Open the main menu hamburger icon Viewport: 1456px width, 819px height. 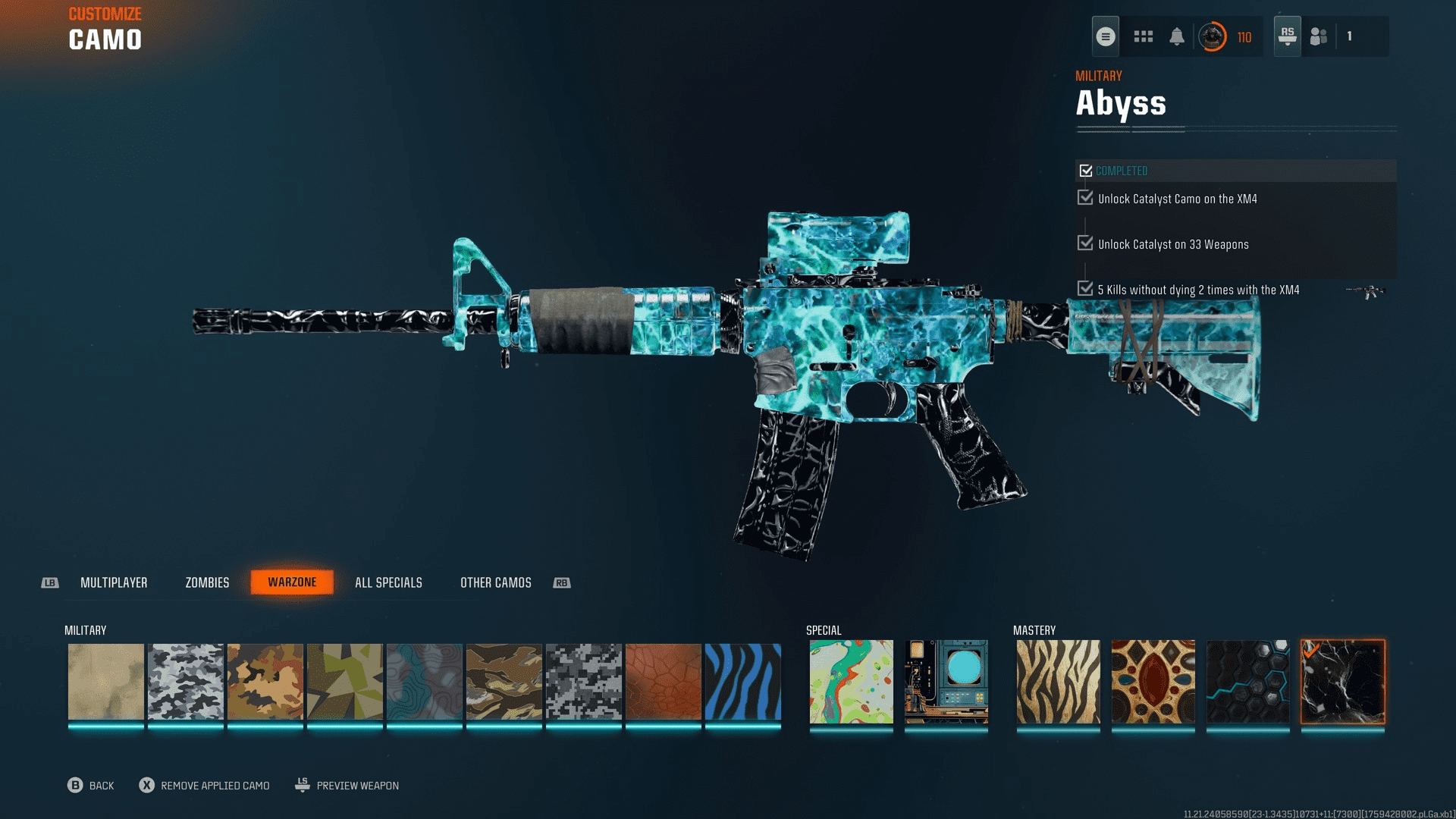tap(1105, 36)
